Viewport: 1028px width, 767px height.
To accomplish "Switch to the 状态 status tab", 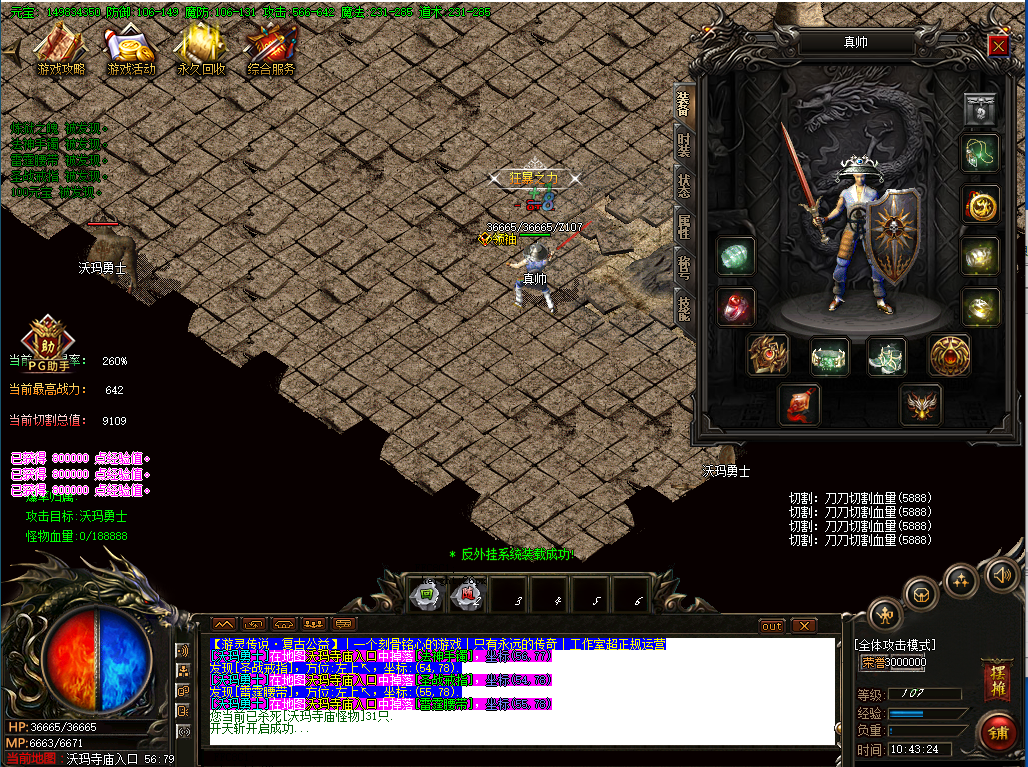I will [x=684, y=187].
